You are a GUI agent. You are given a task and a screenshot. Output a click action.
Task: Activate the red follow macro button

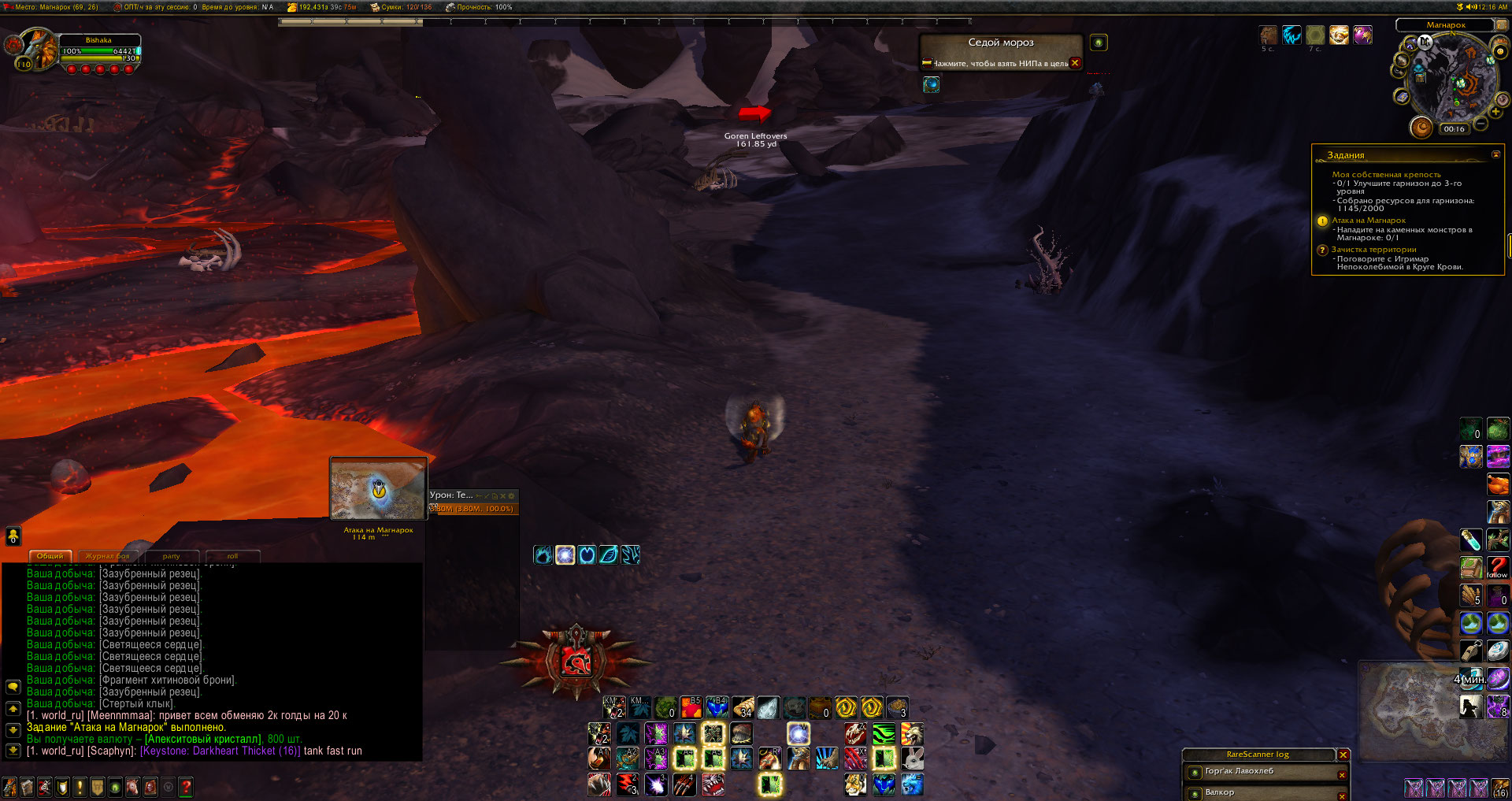[1497, 567]
